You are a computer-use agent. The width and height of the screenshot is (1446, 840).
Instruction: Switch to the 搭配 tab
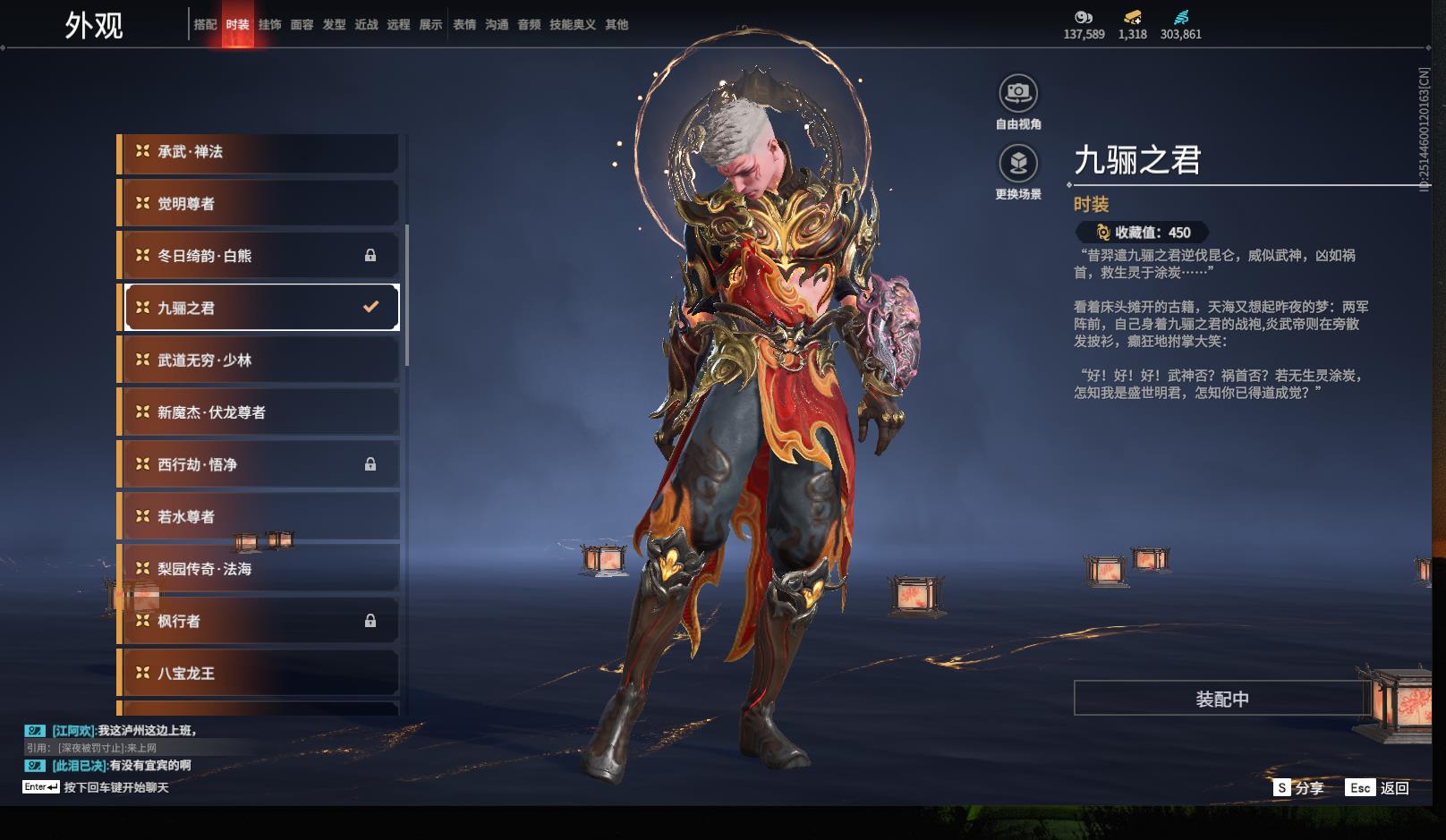coord(205,25)
